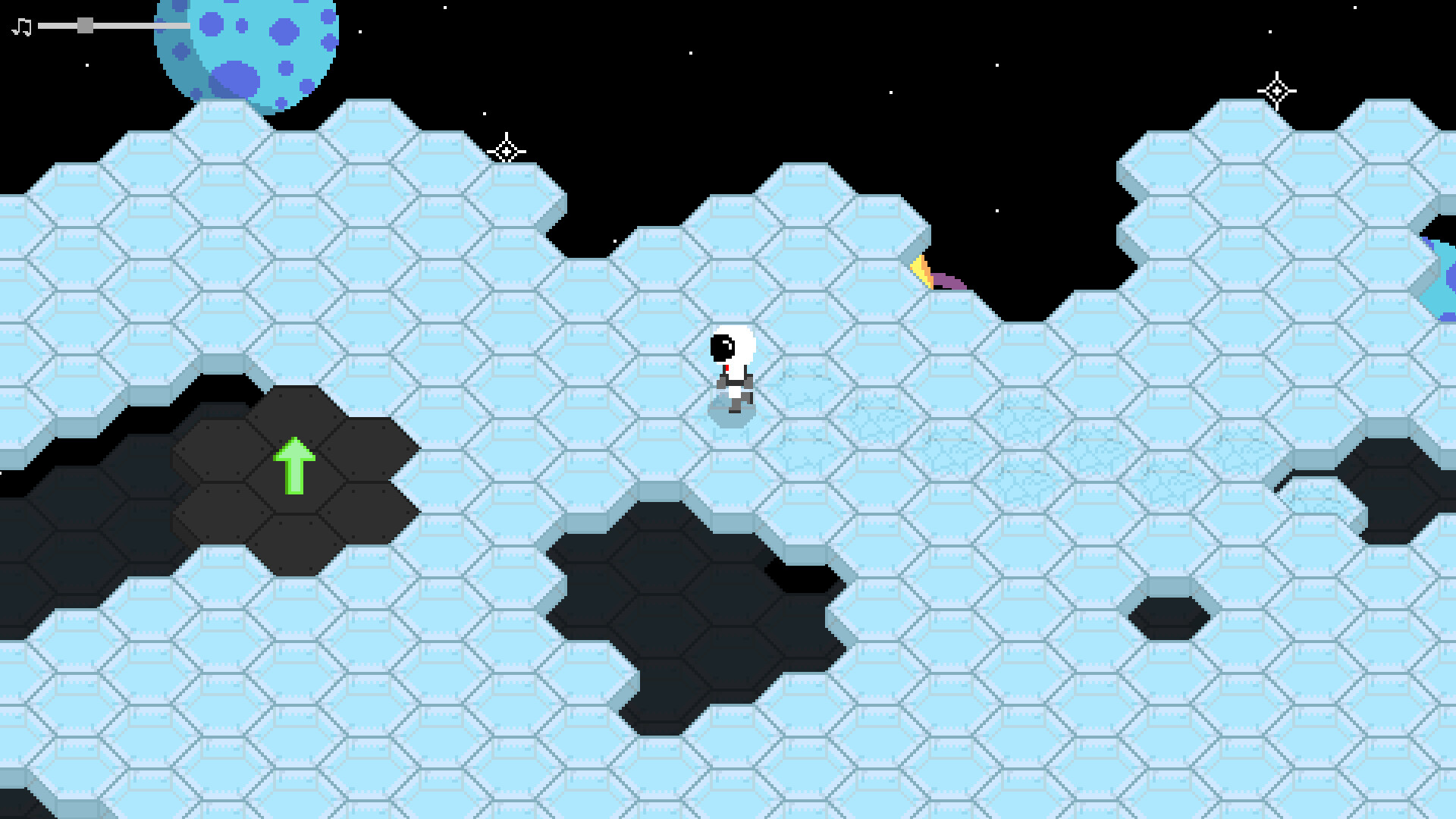
Task: Click the dark pit in the lower left
Action: click(76, 531)
